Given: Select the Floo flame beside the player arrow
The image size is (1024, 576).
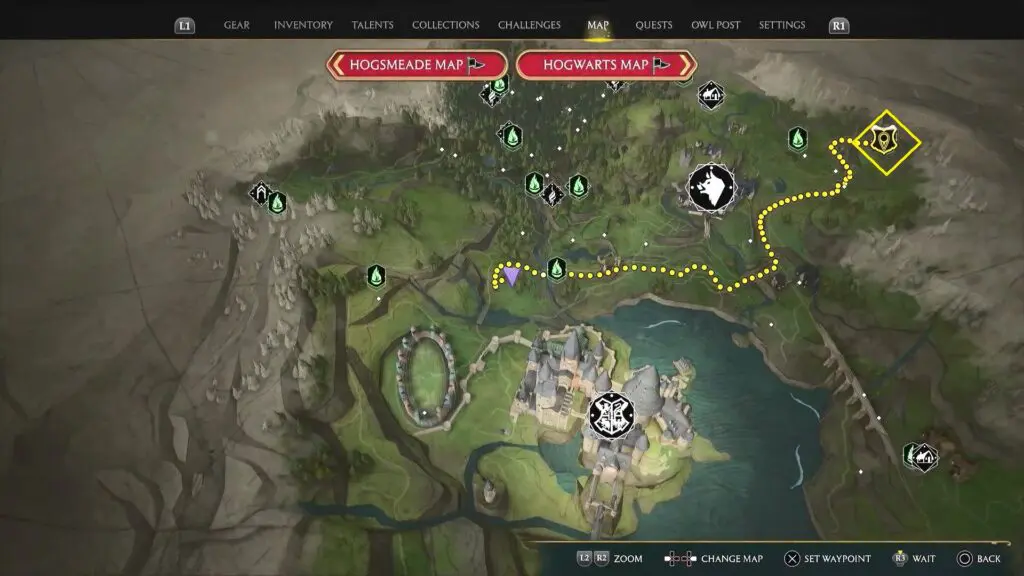Looking at the screenshot, I should coord(557,268).
